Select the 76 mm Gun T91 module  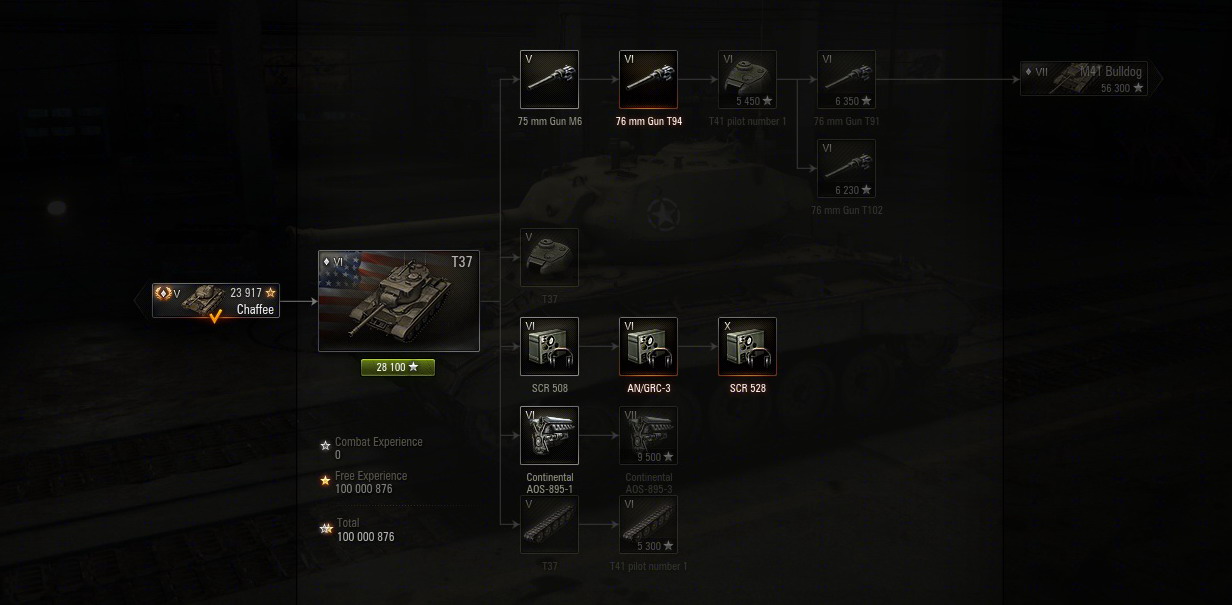(846, 79)
